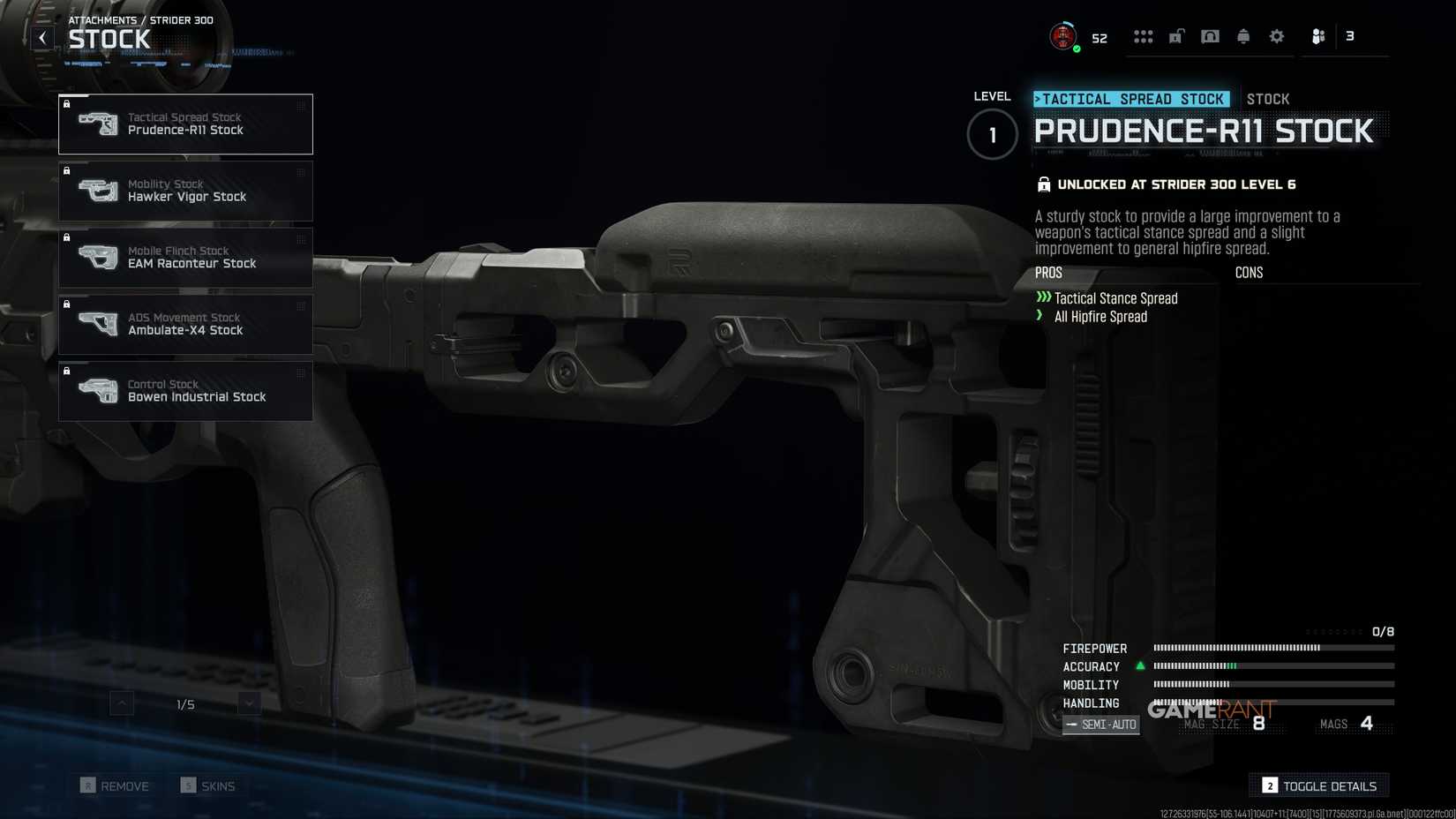This screenshot has width=1456, height=819.
Task: Select the Prudence-R11 Stock entry
Action: point(185,124)
